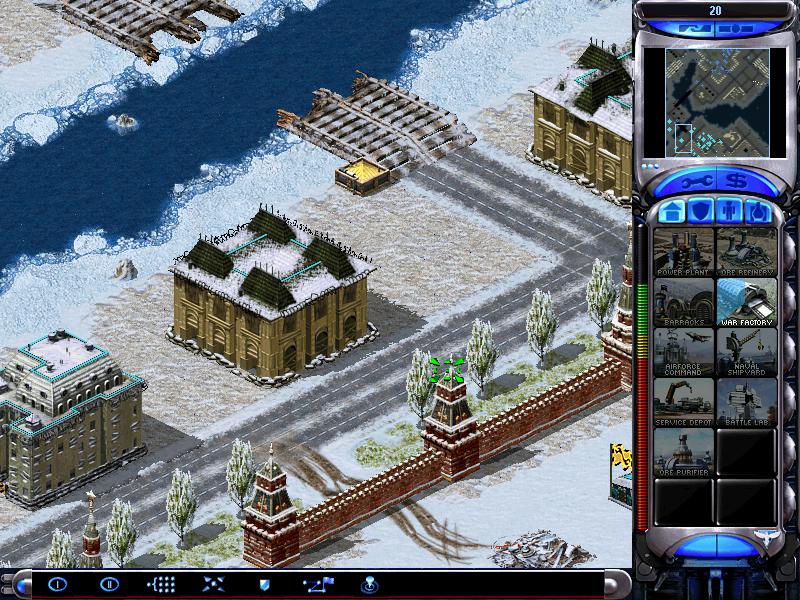The height and width of the screenshot is (600, 800).
Task: Build a Power Plant from the sidebar
Action: point(684,252)
